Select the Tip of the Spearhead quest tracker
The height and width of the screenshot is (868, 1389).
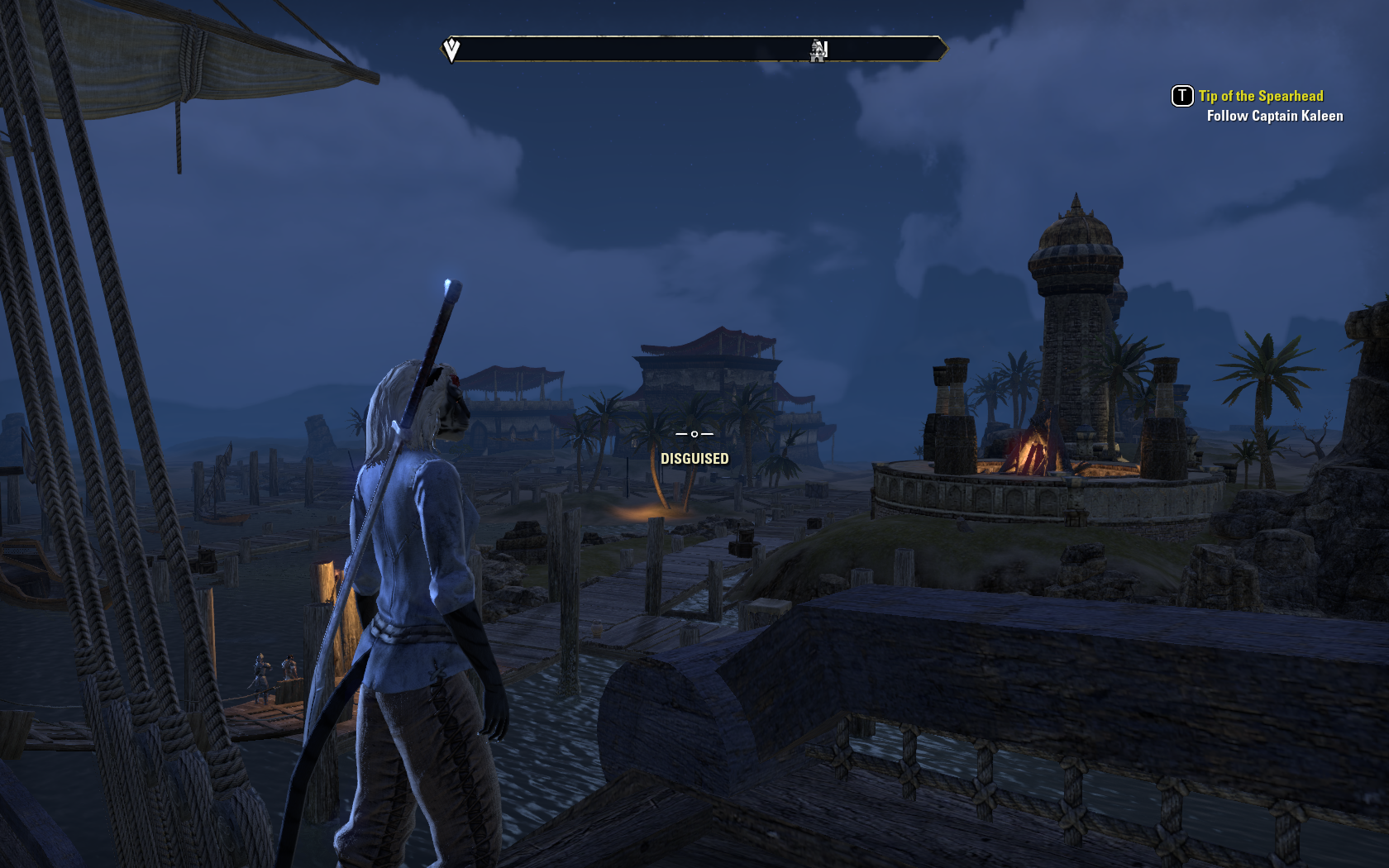pos(1260,96)
